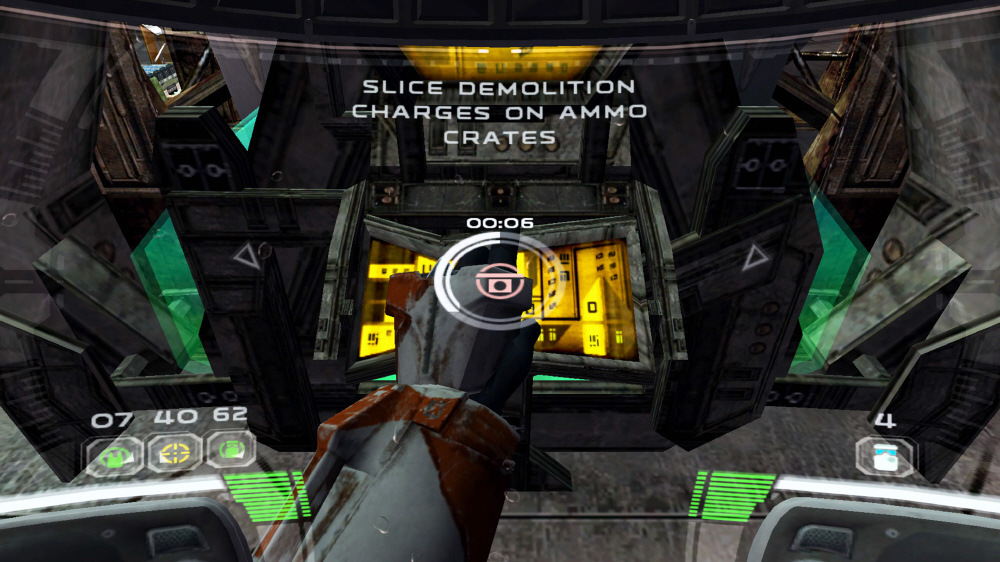
Task: Select the white canister item slot
Action: pos(884,455)
